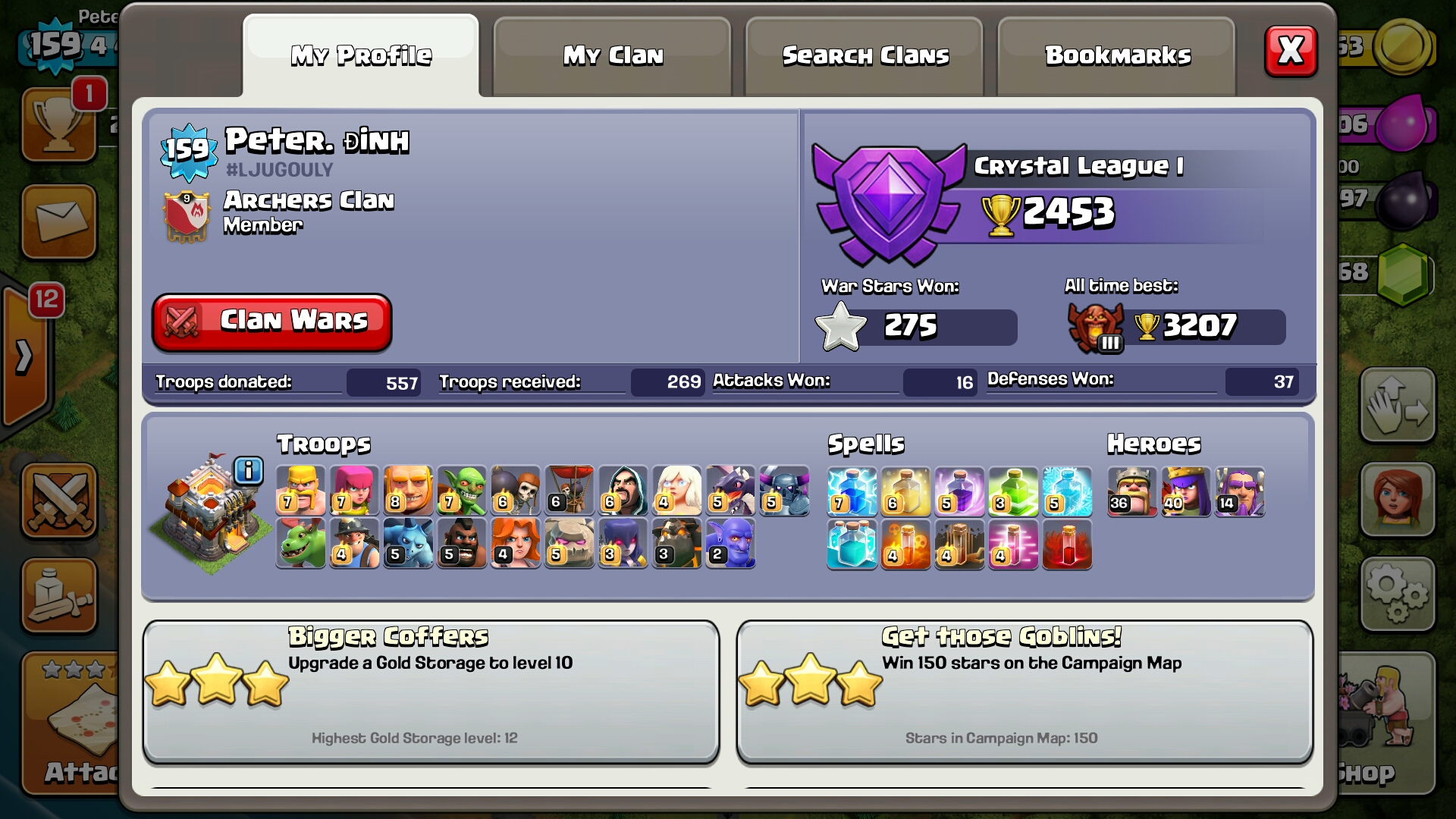Open the settings gears button

[x=1397, y=595]
